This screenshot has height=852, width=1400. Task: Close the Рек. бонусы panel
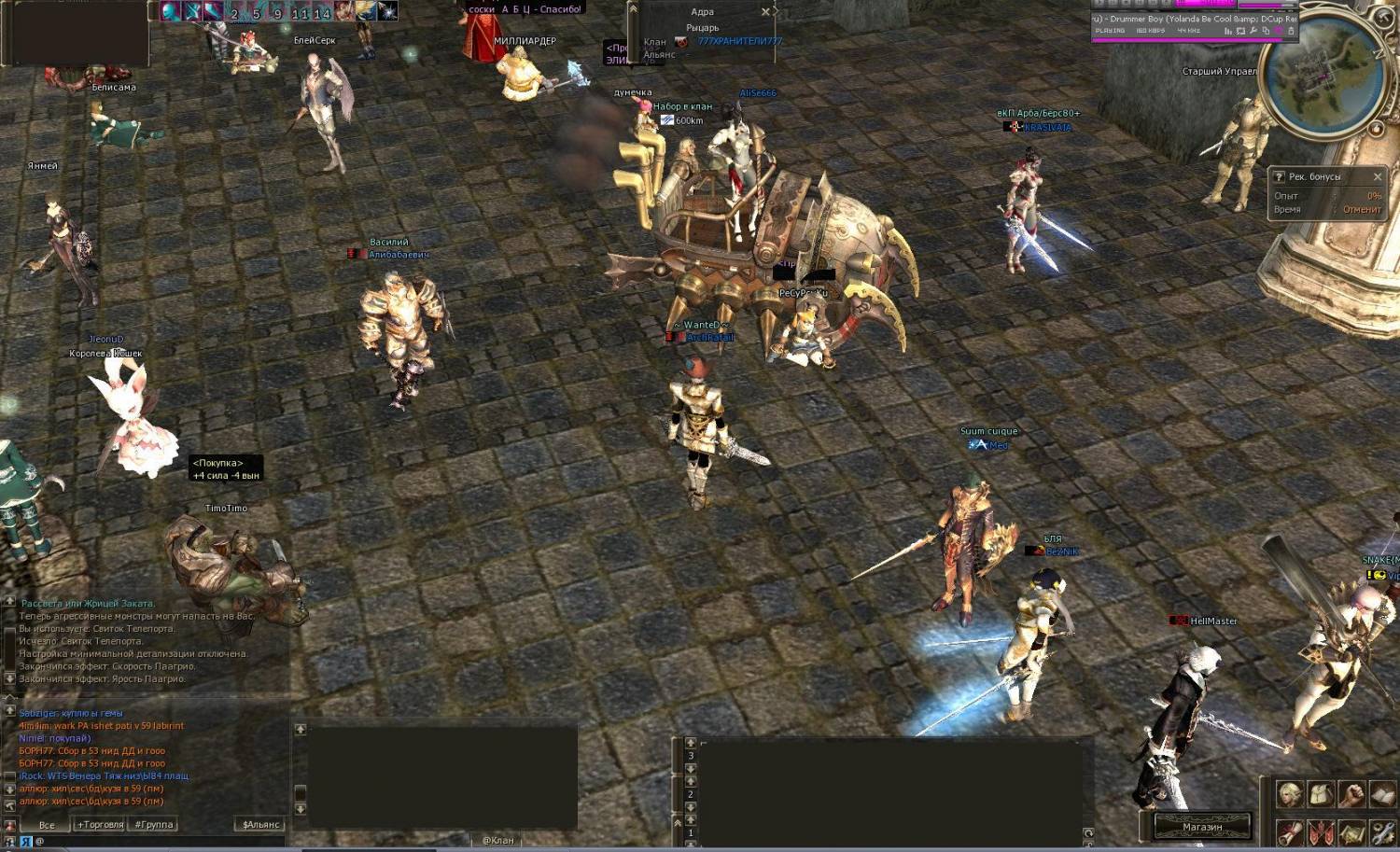pos(1377,176)
